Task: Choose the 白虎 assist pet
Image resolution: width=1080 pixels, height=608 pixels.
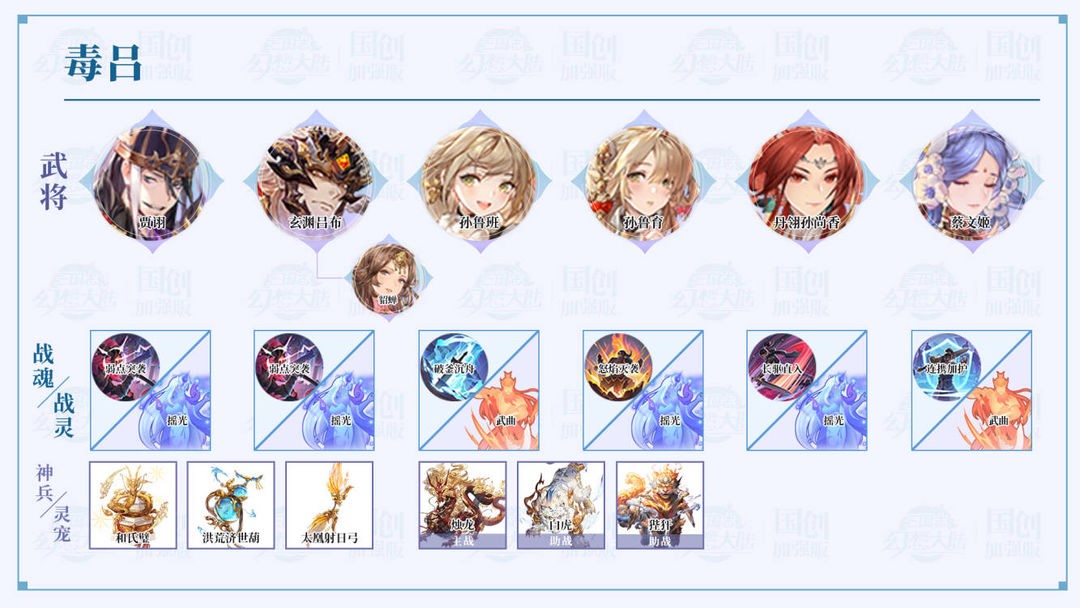Action: click(x=560, y=504)
